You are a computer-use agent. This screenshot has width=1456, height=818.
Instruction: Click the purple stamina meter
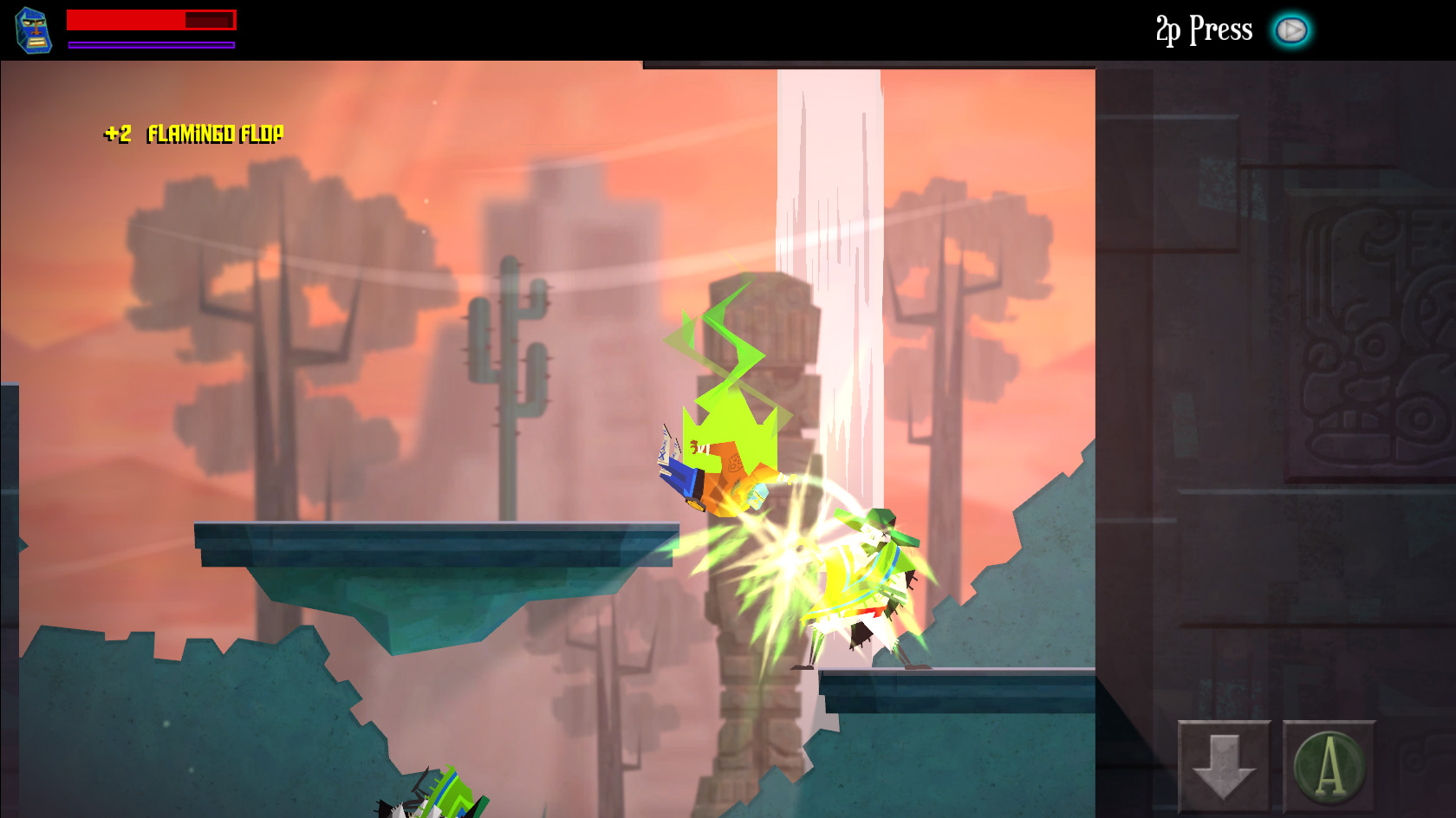coord(151,42)
